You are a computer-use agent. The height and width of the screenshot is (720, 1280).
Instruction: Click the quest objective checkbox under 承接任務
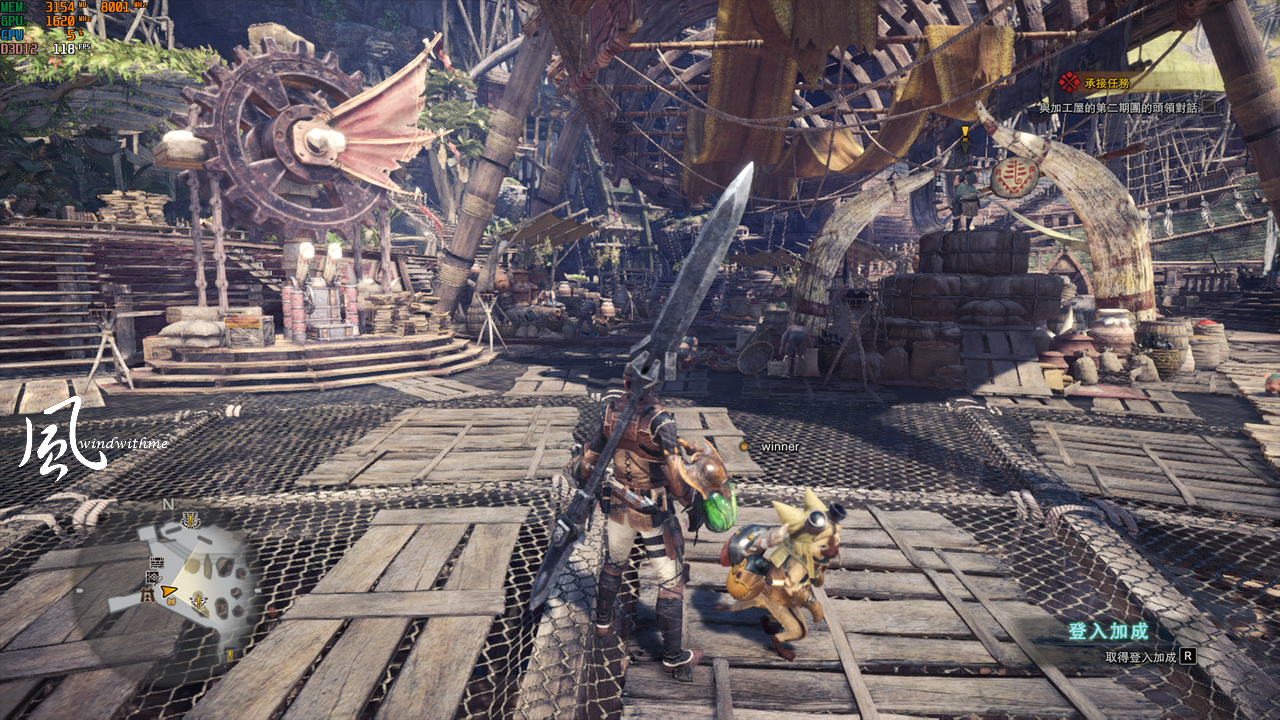(x=1208, y=107)
